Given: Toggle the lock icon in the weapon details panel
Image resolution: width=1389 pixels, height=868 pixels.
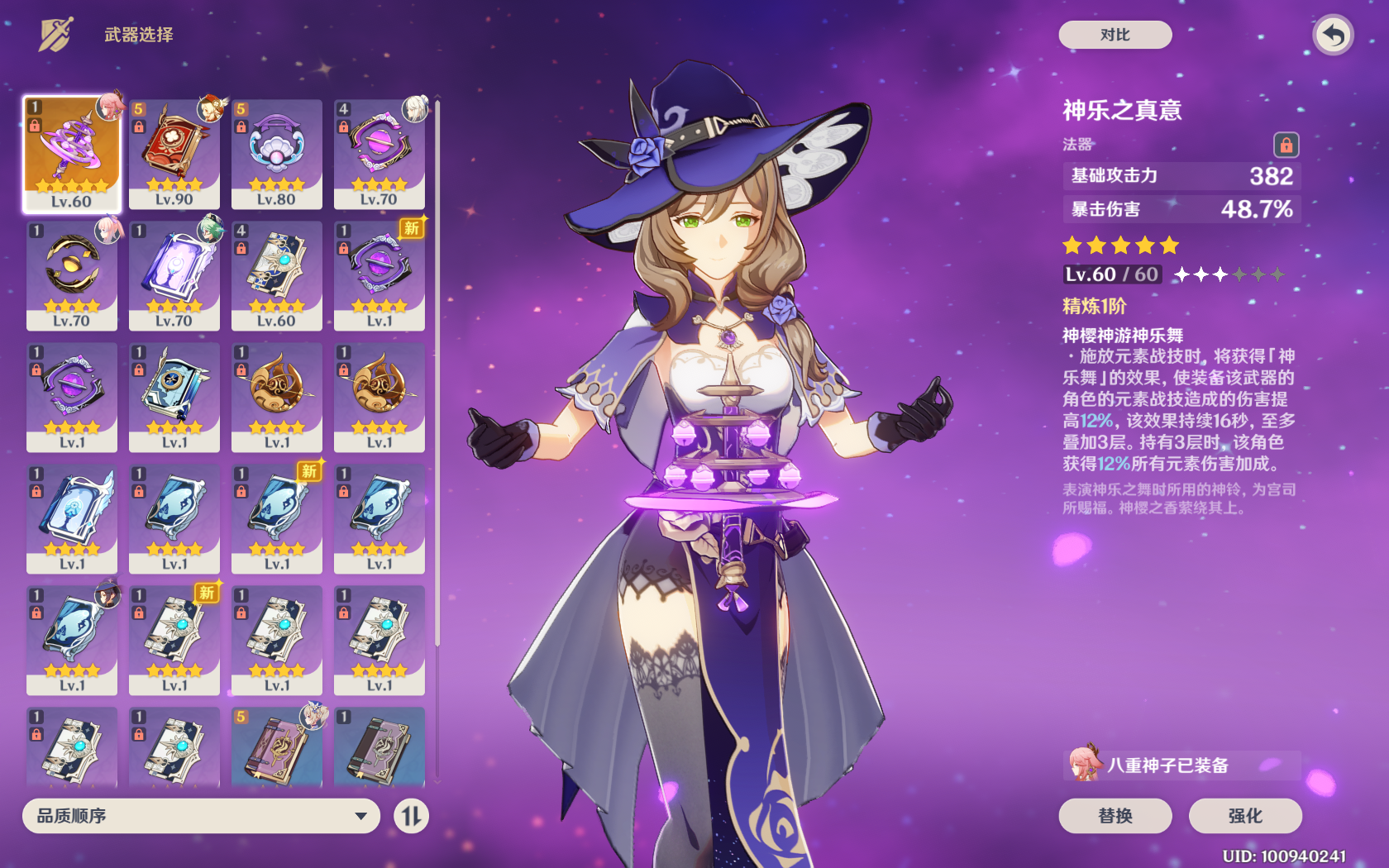Looking at the screenshot, I should tap(1286, 144).
